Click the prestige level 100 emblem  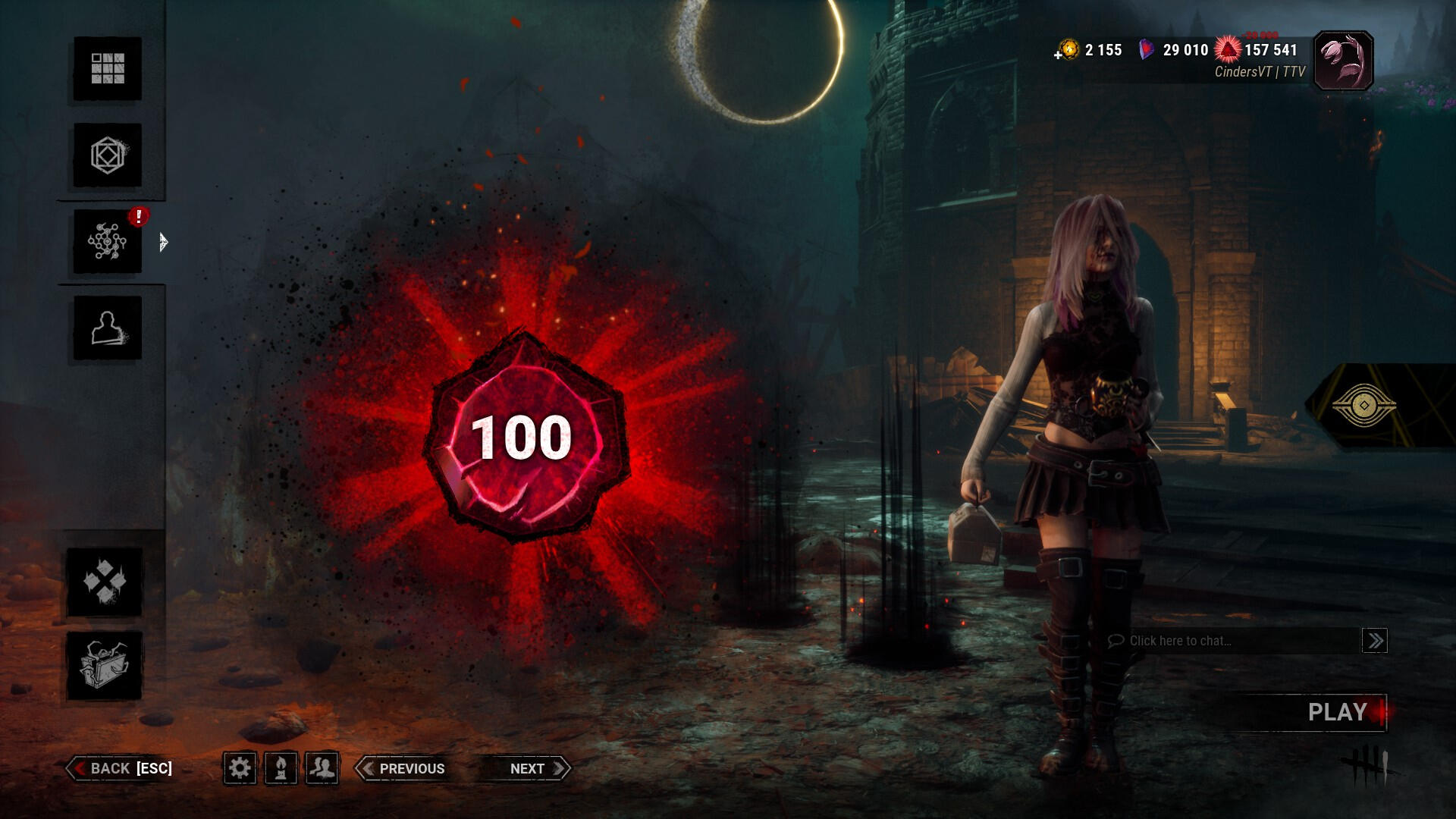pyautogui.click(x=522, y=438)
